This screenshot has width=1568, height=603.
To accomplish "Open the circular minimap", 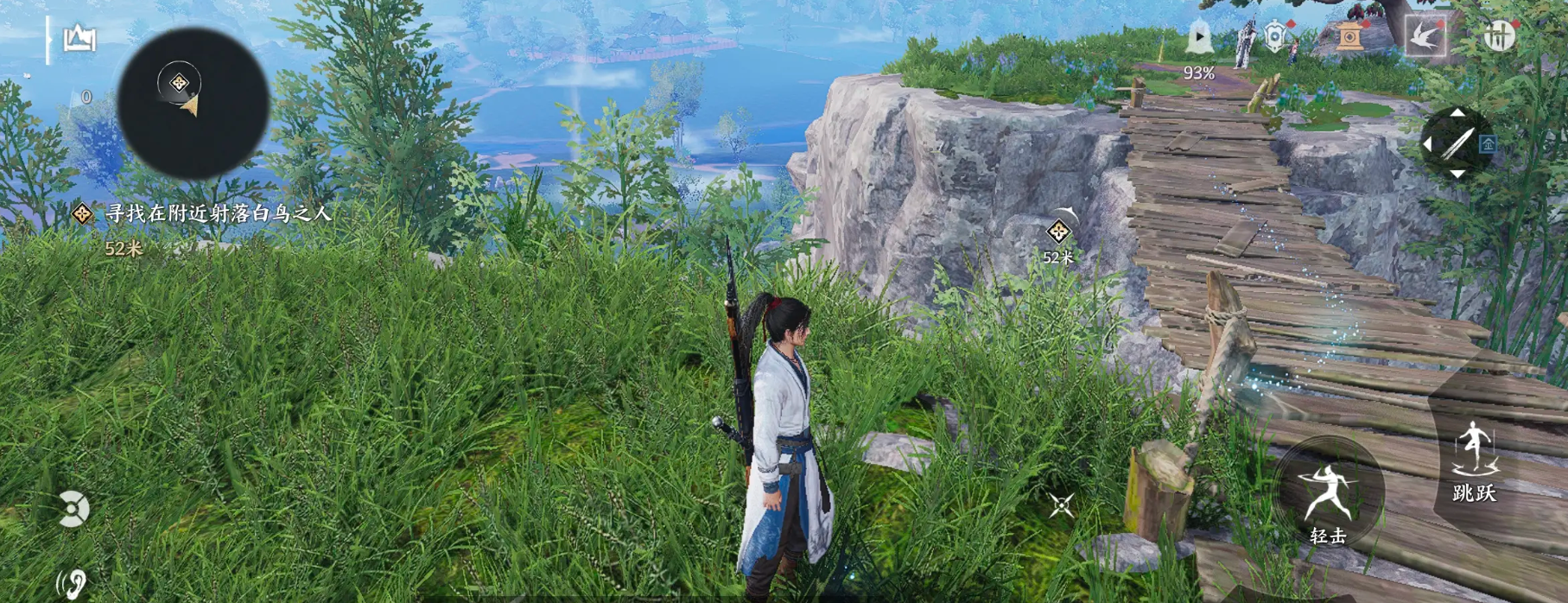I will click(193, 104).
